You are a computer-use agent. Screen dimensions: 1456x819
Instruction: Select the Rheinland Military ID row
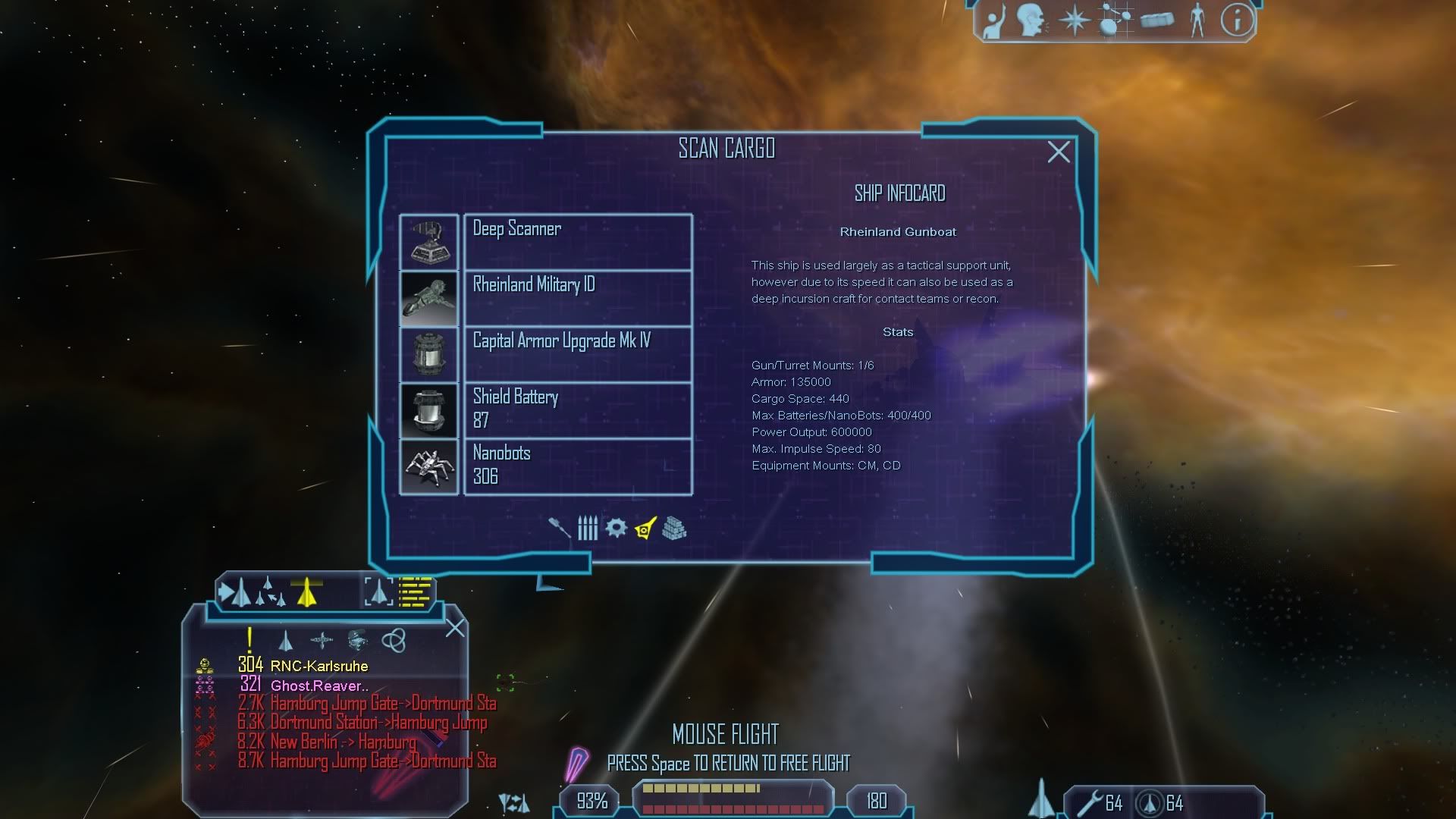pyautogui.click(x=577, y=298)
